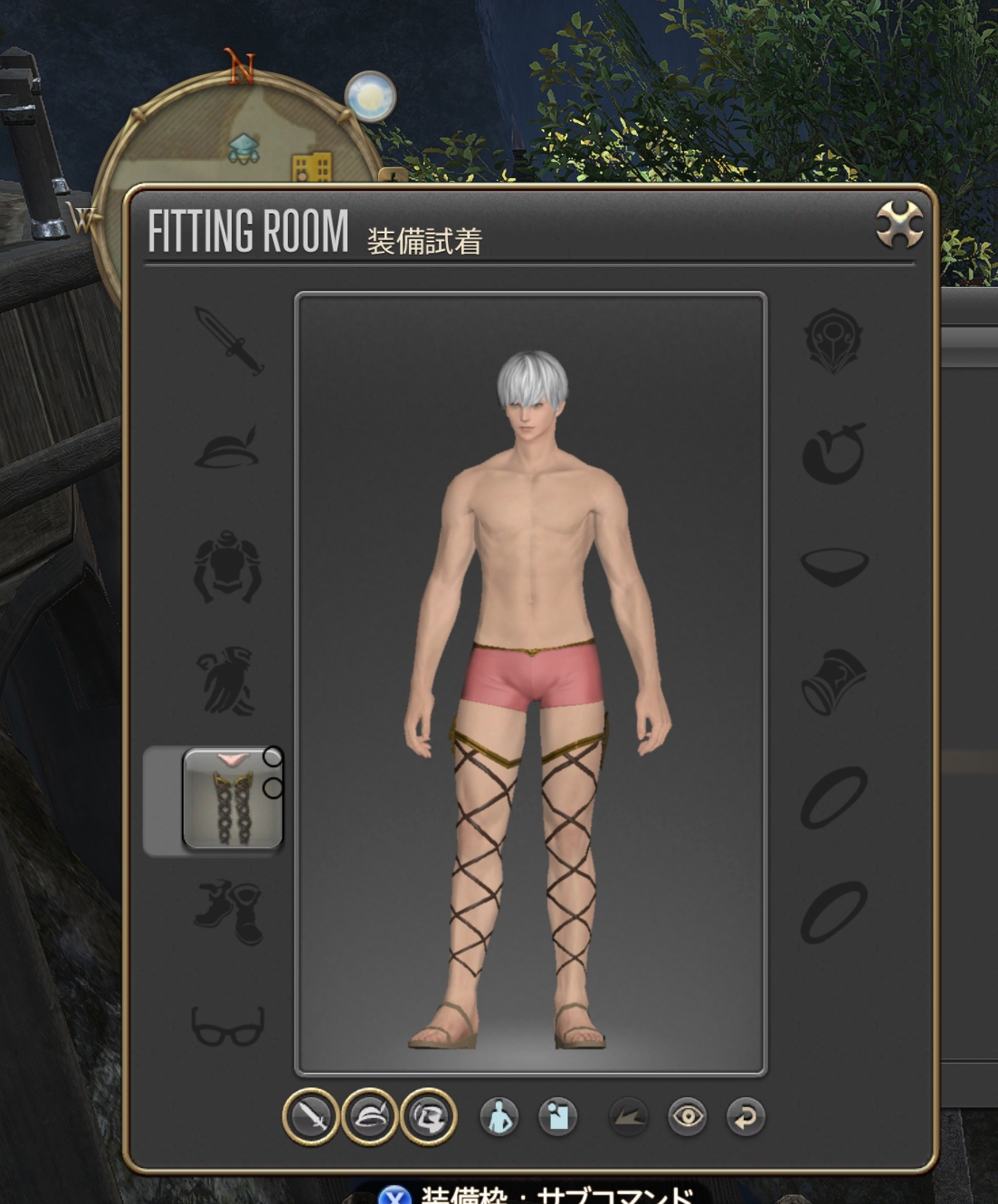Select the body armor slot
998x1204 pixels.
(227, 567)
